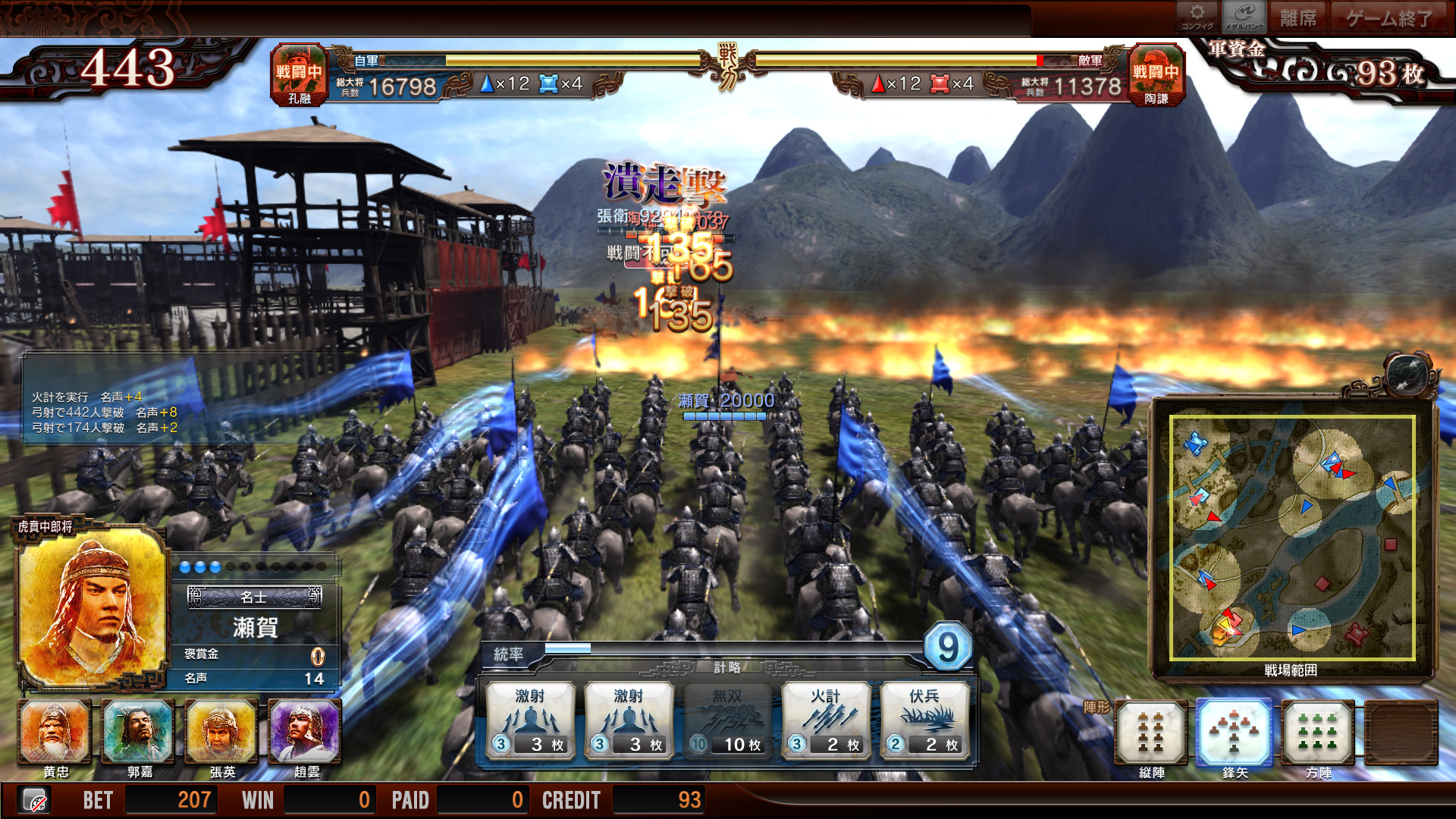Select general 郭嘉's portrait
Screen dimensions: 1456x819
tap(139, 732)
